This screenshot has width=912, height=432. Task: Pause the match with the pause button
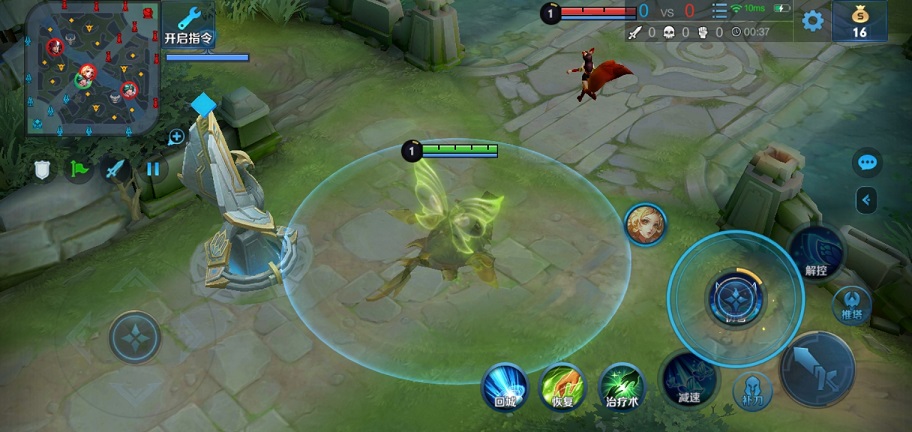pyautogui.click(x=153, y=168)
